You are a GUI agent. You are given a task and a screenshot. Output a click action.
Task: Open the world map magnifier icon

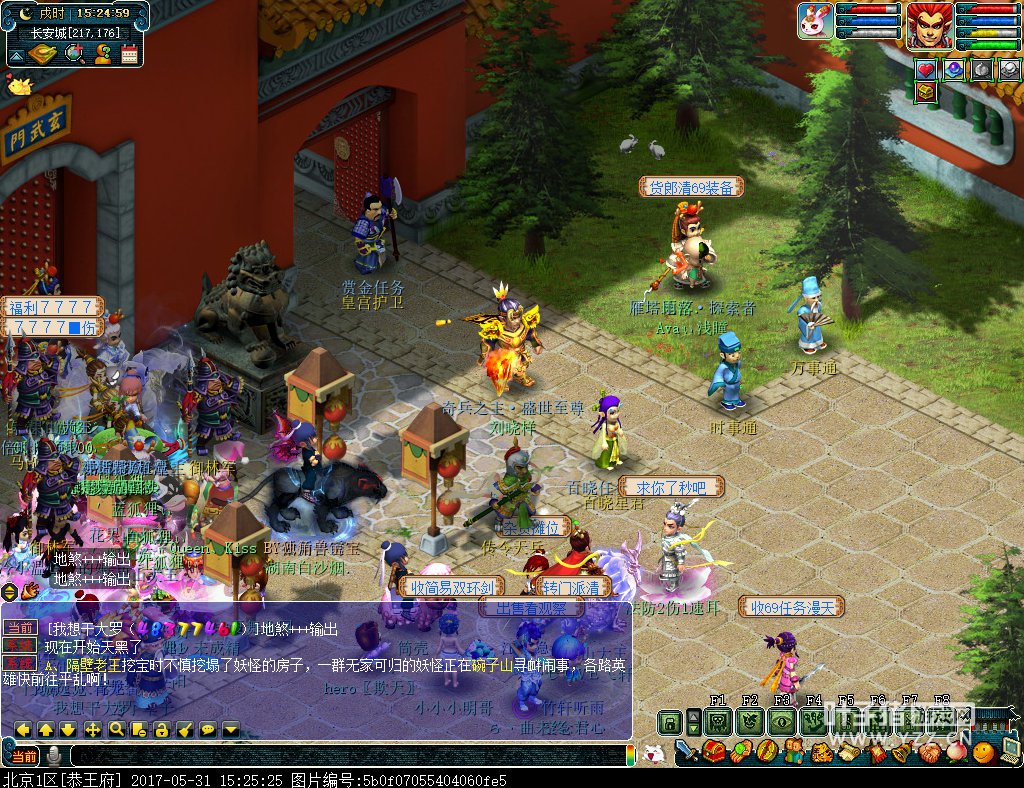[74, 53]
